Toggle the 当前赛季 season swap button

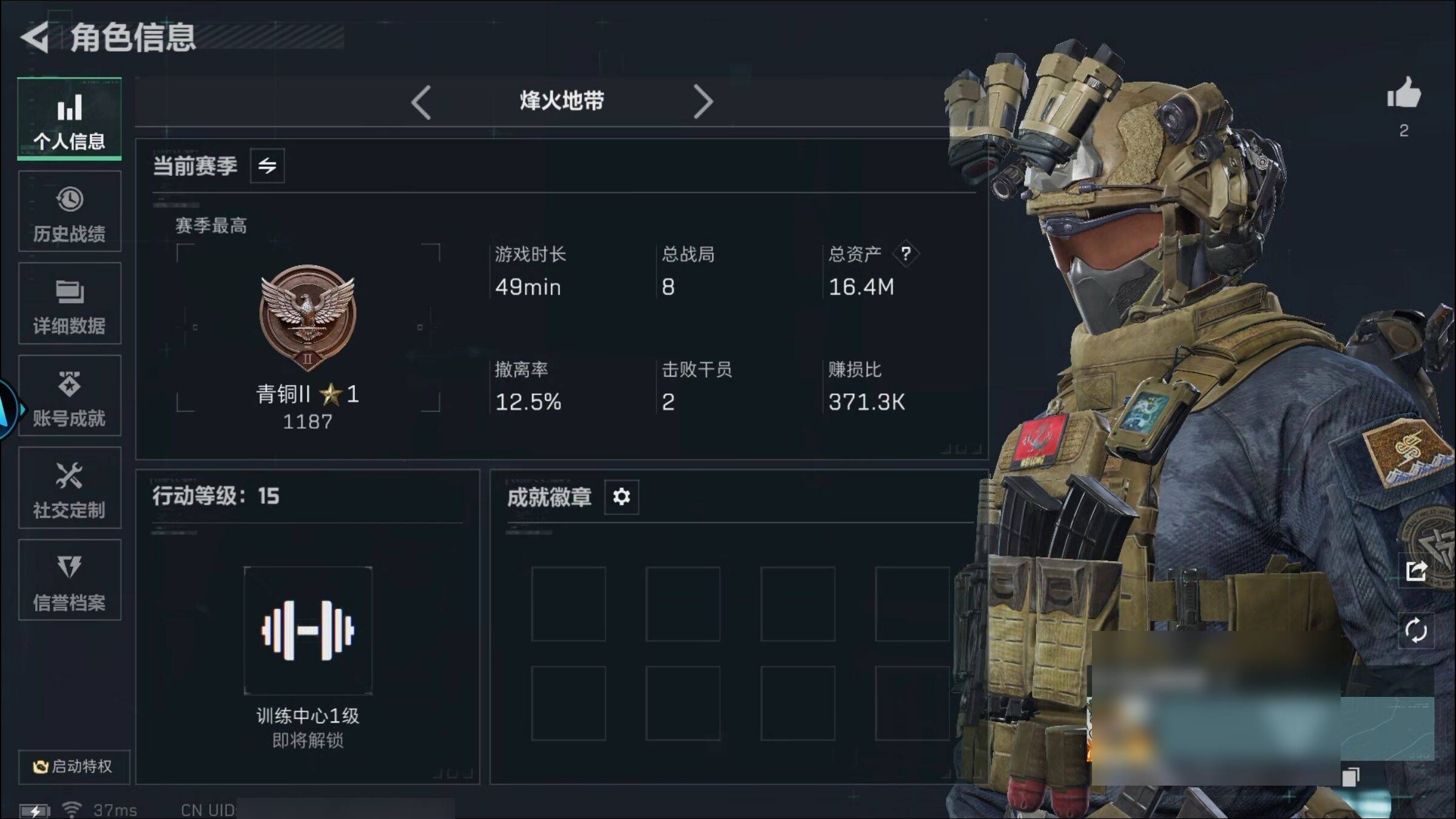point(267,166)
